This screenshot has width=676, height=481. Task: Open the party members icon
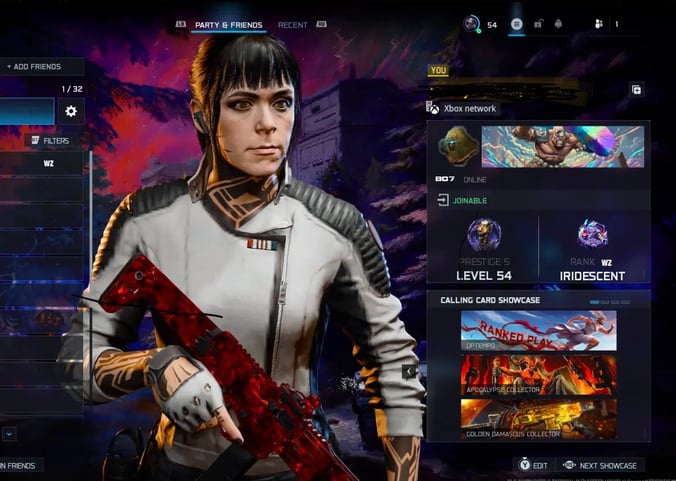point(599,24)
